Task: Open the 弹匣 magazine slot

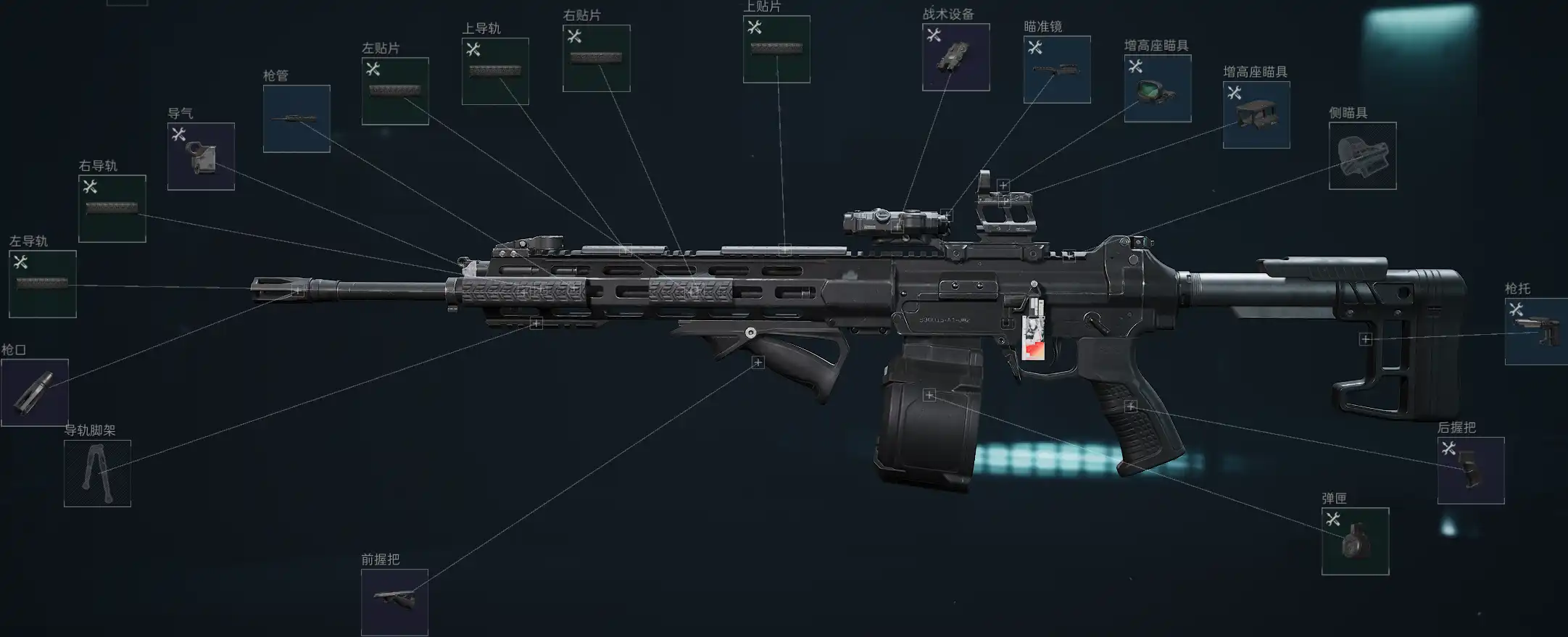Action: (x=1355, y=541)
